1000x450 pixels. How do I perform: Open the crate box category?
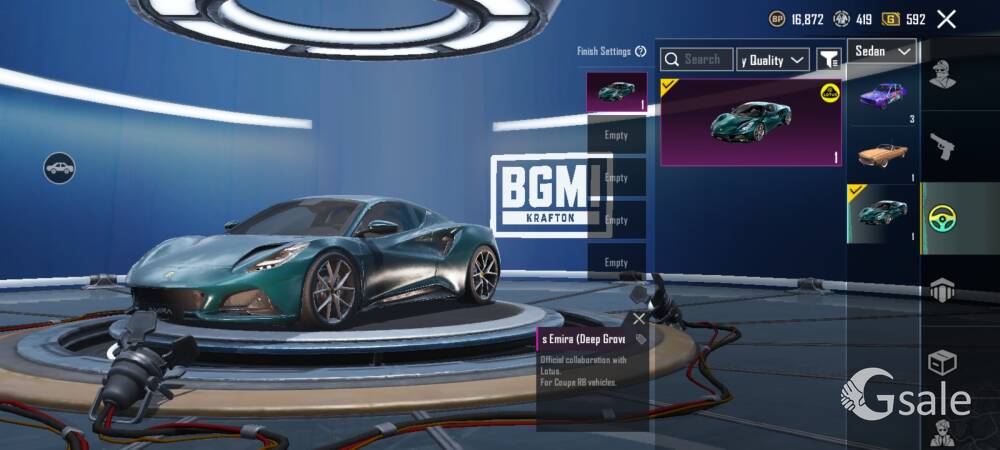[942, 362]
